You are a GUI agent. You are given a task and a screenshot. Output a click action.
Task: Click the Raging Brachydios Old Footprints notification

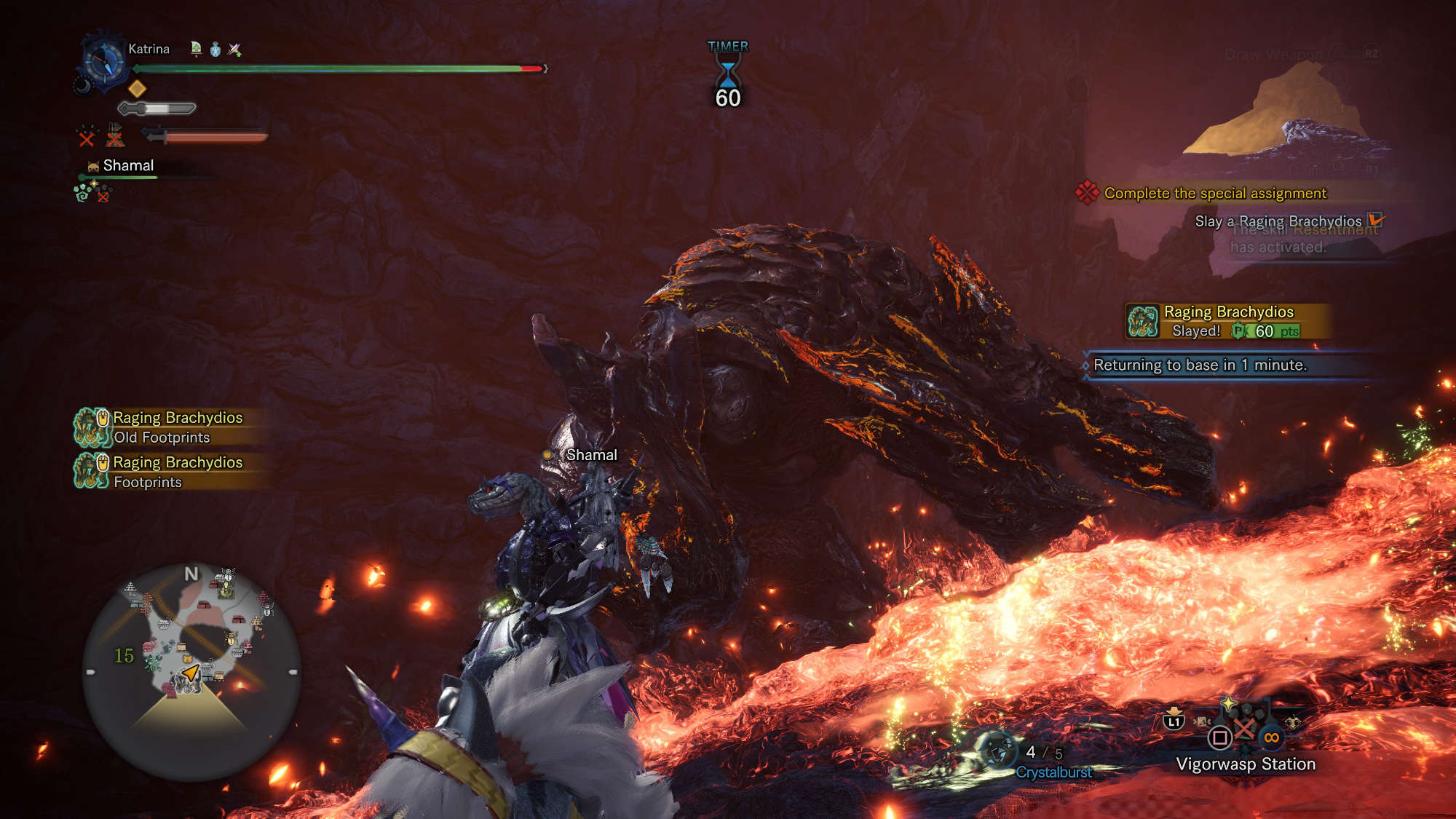click(171, 427)
